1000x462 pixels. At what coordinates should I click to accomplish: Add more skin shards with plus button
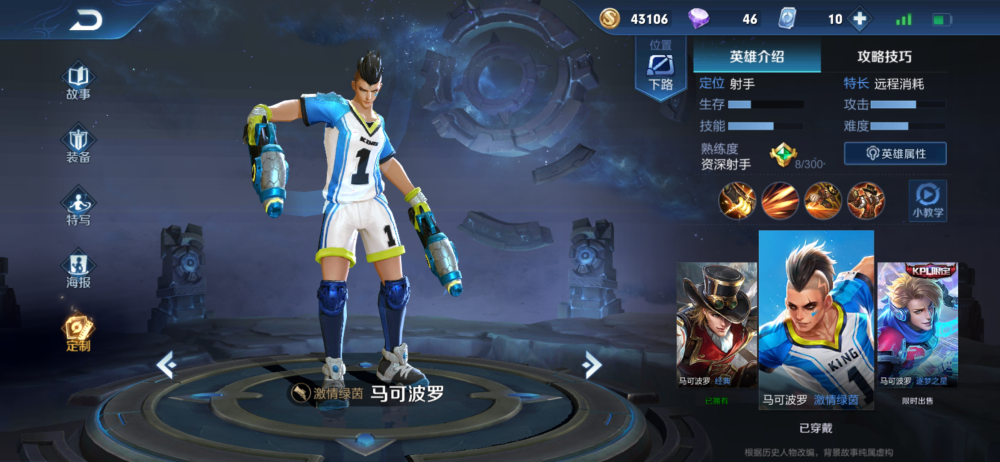861,19
